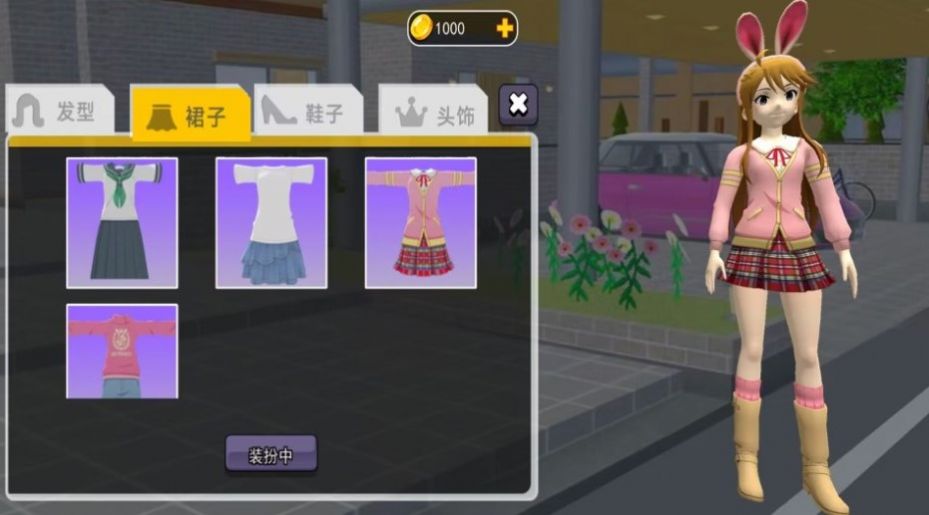This screenshot has height=515, width=929.
Task: Add coins with the yellow plus button
Action: 505,28
